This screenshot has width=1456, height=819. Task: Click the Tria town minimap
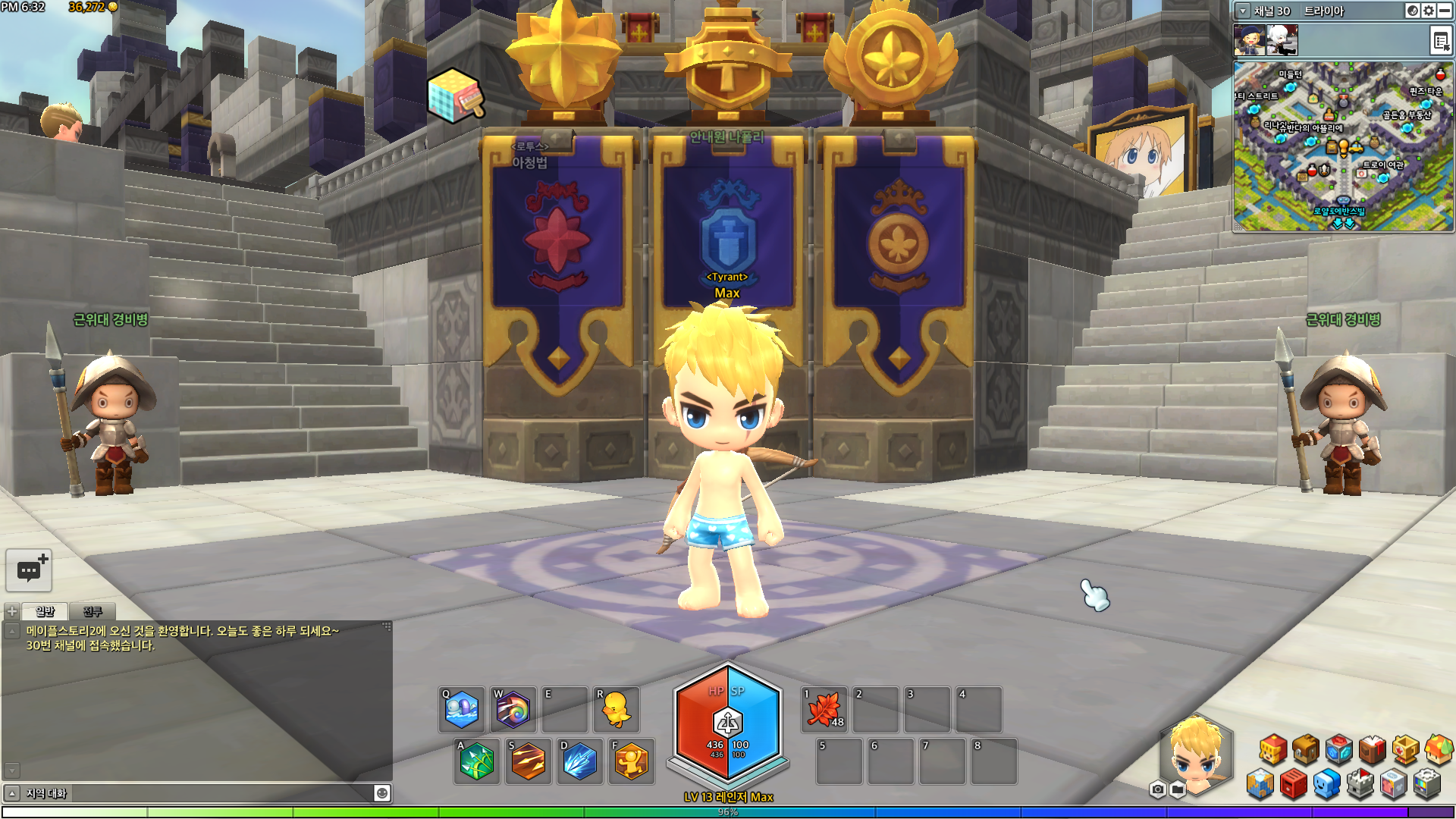[1342, 146]
